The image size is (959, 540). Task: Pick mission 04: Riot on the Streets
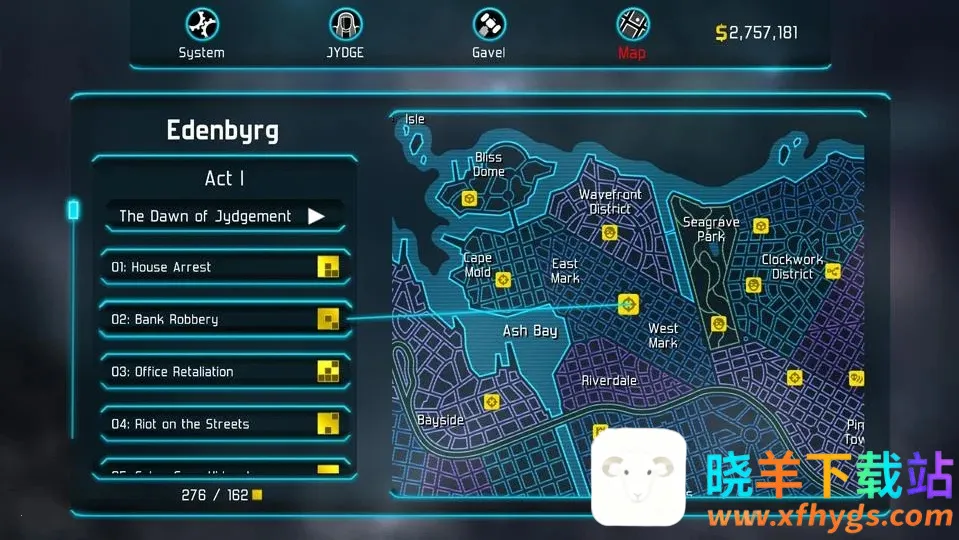pos(224,424)
